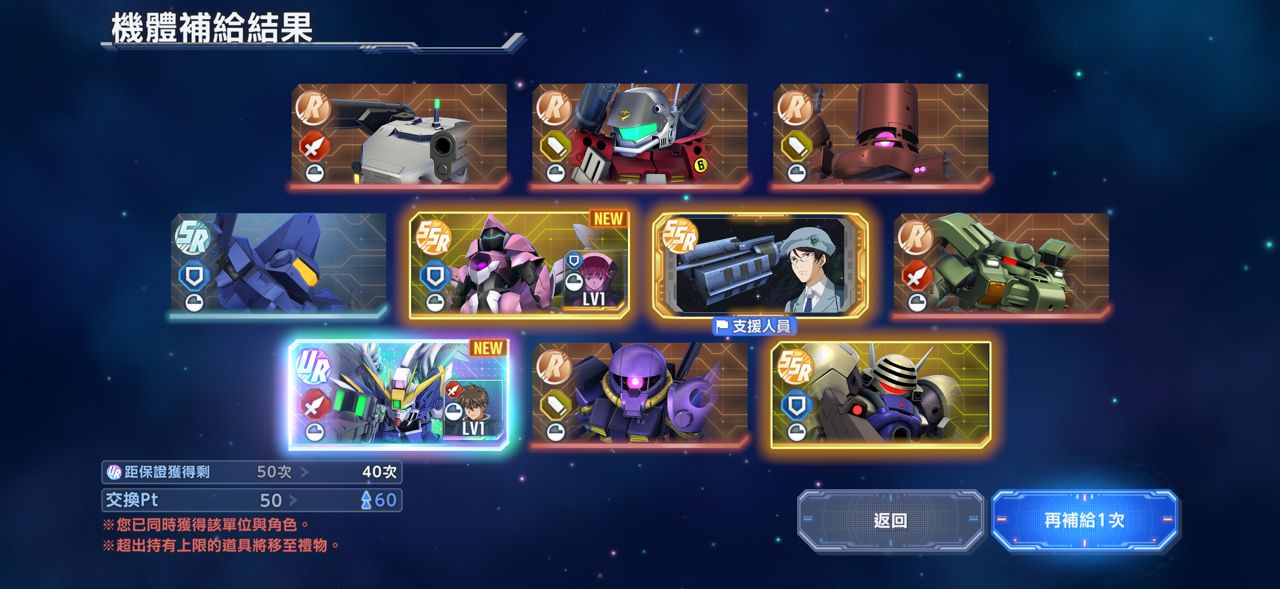Open the SSR pink mobile suit card
Viewport: 1280px width, 589px height.
pyautogui.click(x=519, y=265)
